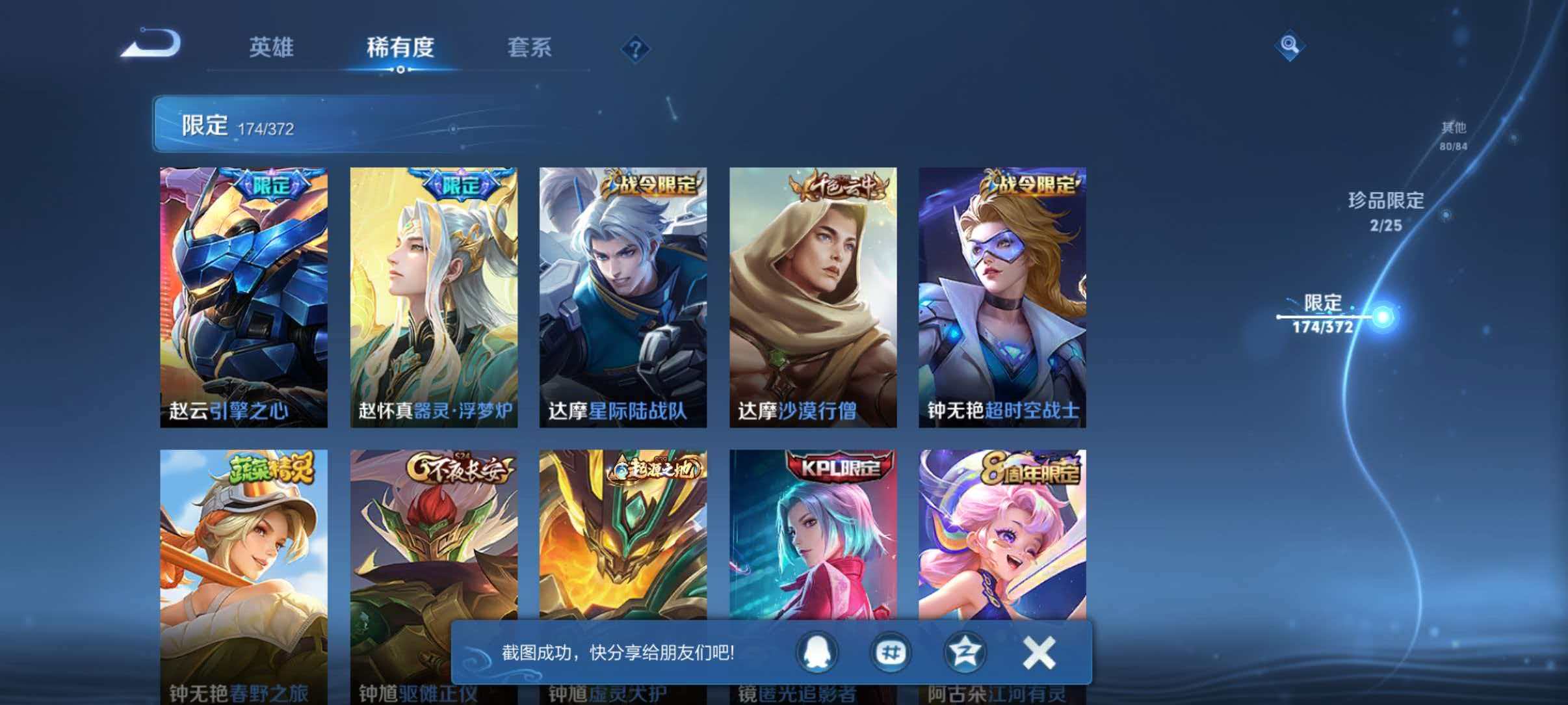
Task: Click the question mark help icon
Action: click(635, 47)
